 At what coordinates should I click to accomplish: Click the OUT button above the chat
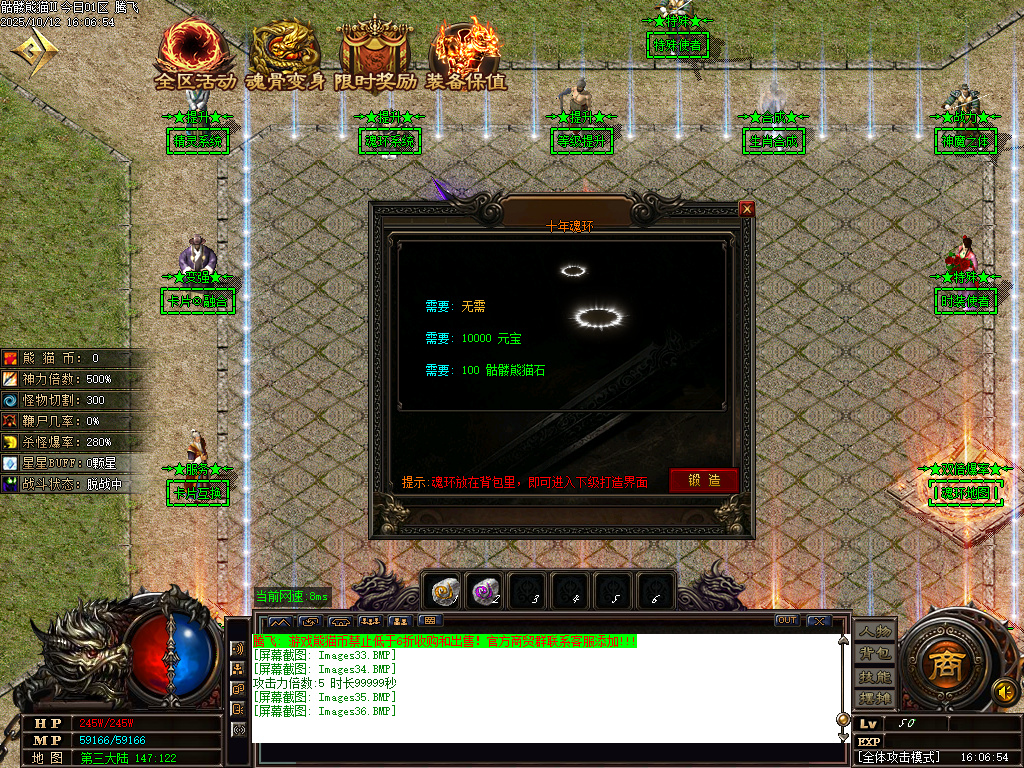tap(787, 621)
